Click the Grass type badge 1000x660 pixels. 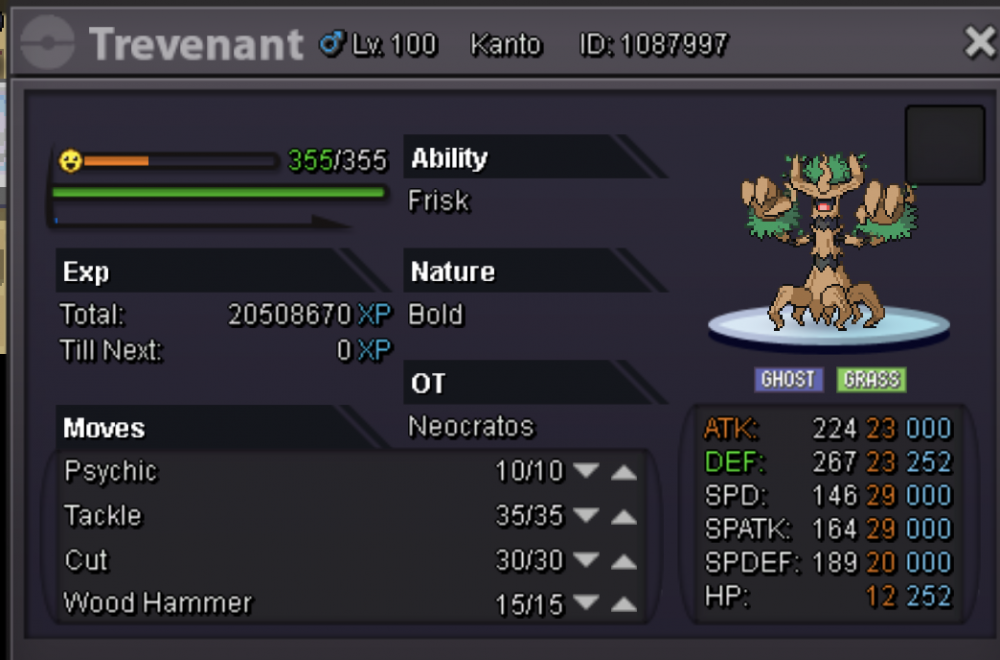coord(871,380)
